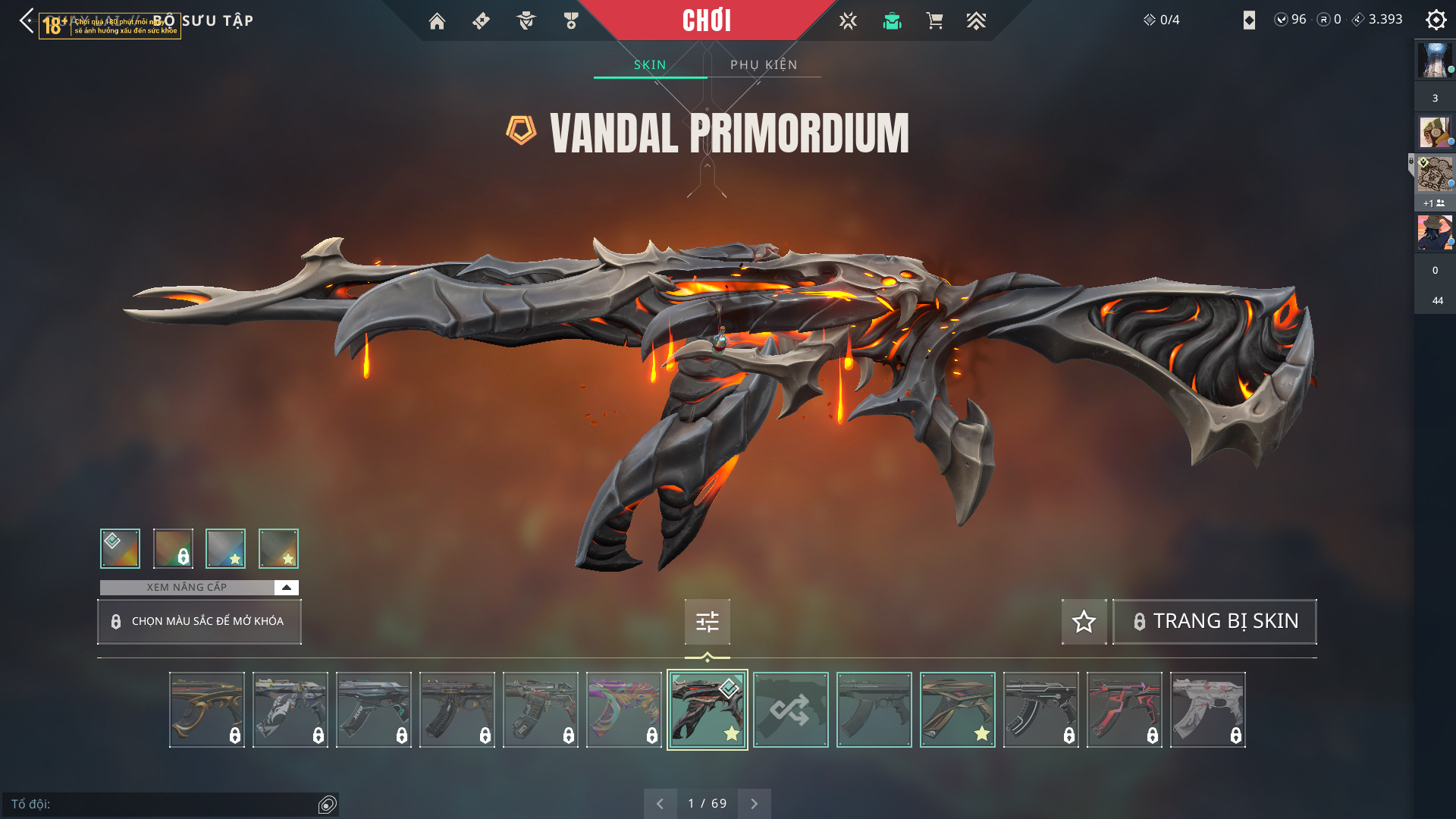1456x819 pixels.
Task: Open the skin filter sliders button
Action: 708,622
